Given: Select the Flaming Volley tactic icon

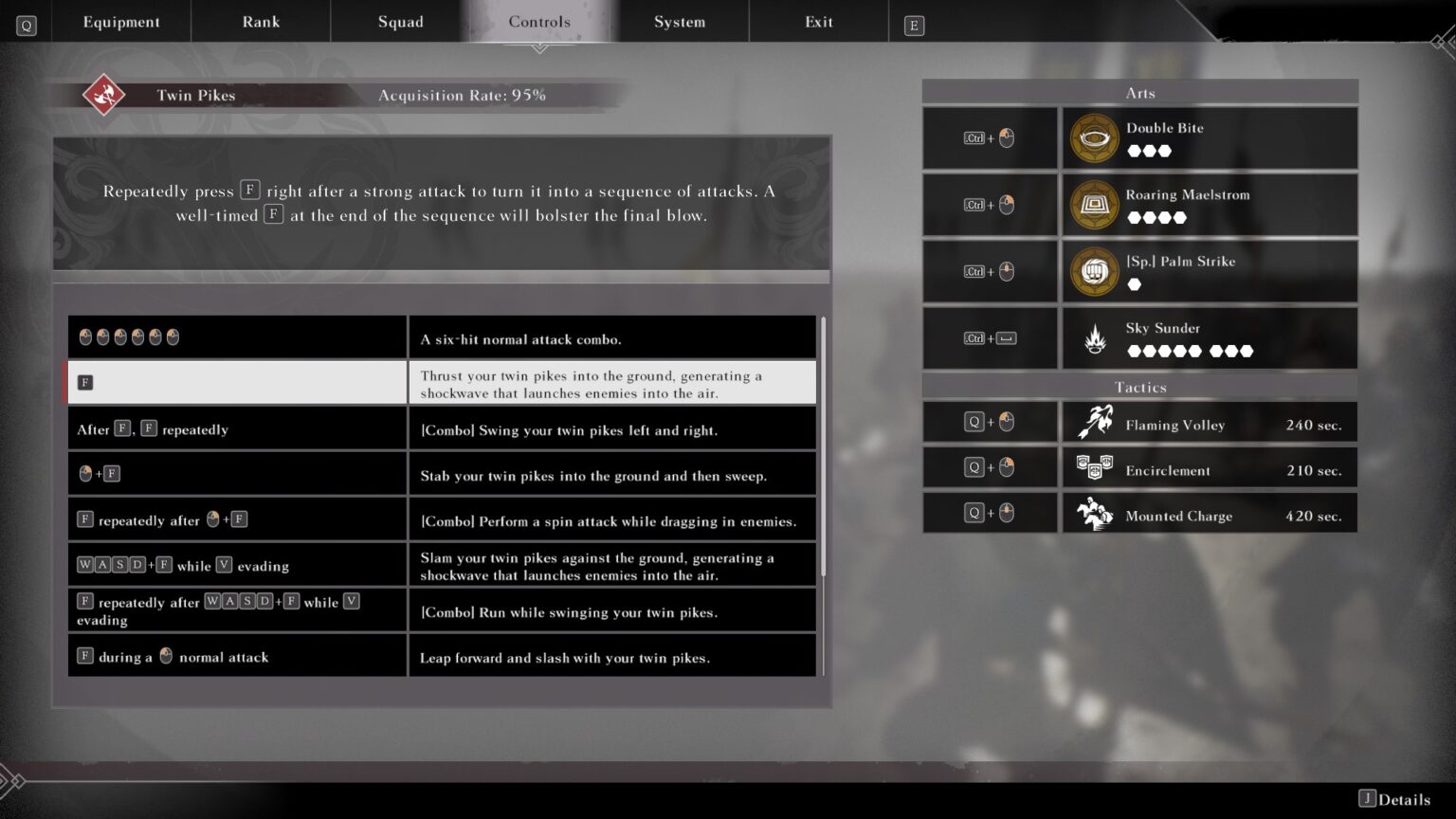Looking at the screenshot, I should click(1096, 422).
